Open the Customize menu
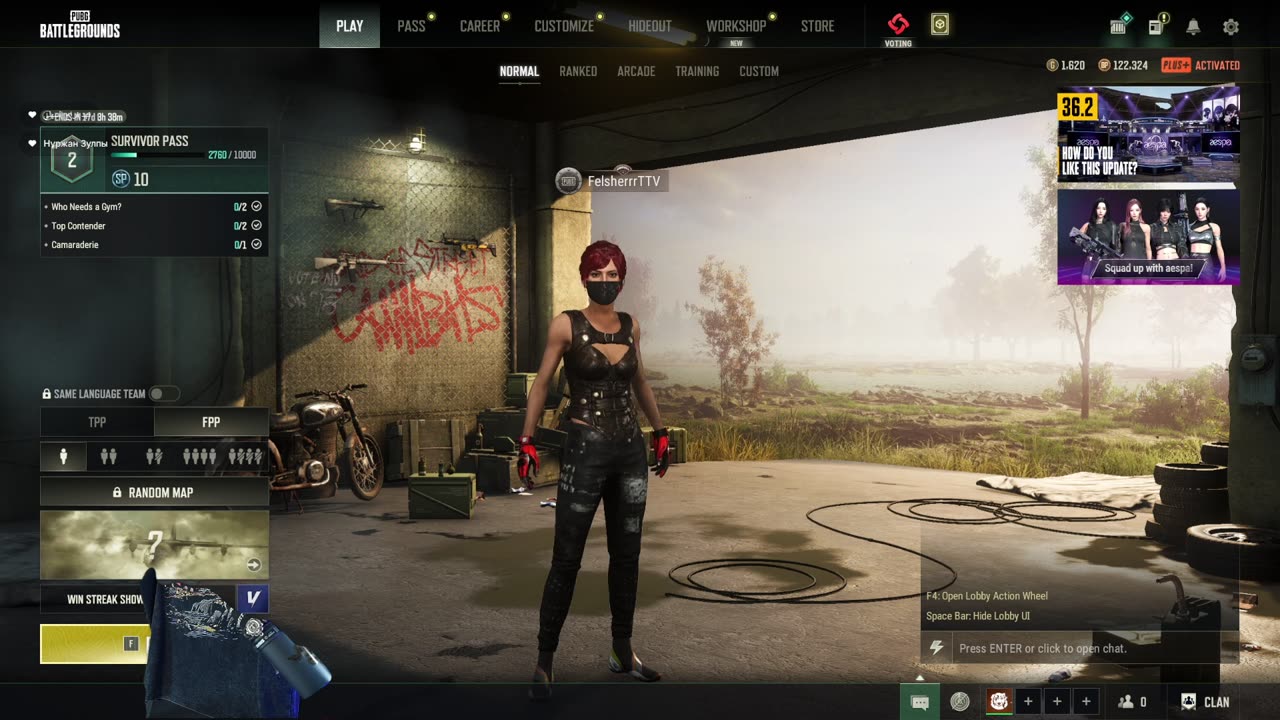The width and height of the screenshot is (1280, 720). [564, 26]
